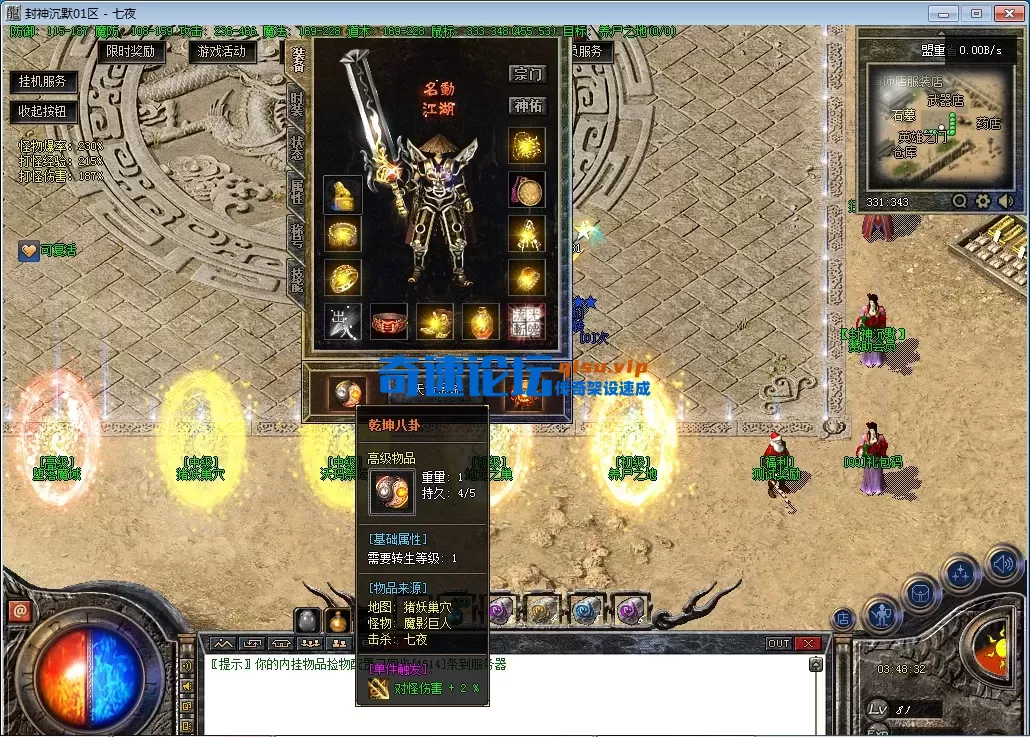Toggle the speaker sound button

pos(1004,562)
